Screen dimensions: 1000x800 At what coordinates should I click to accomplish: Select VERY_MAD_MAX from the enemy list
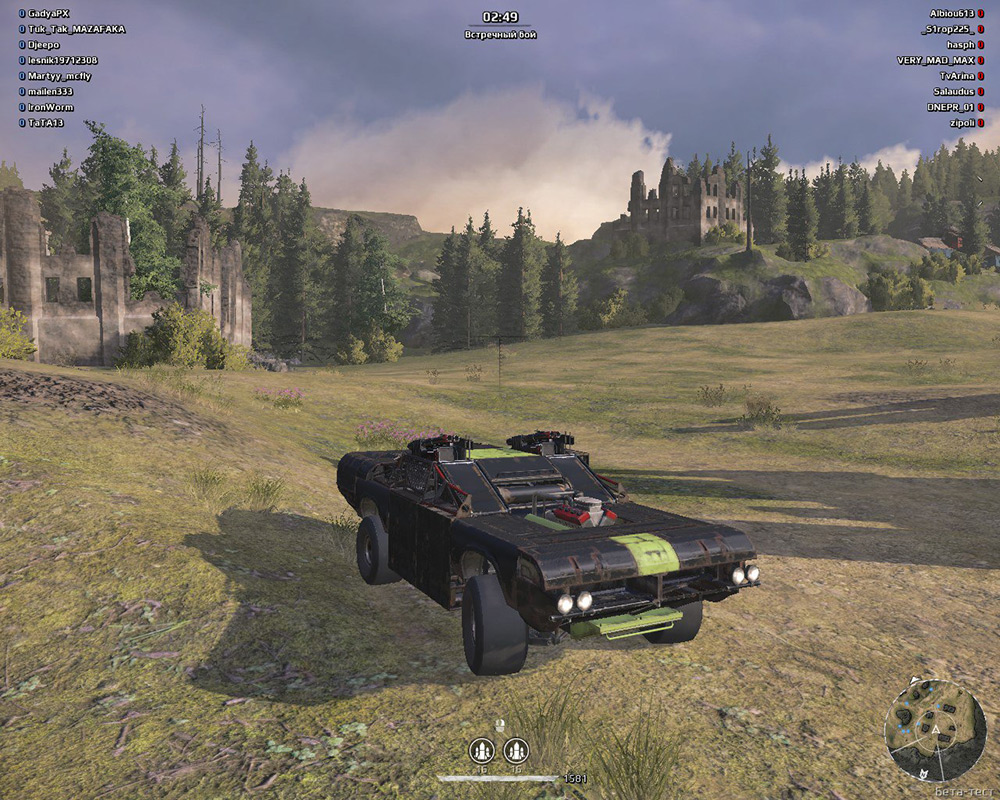935,60
